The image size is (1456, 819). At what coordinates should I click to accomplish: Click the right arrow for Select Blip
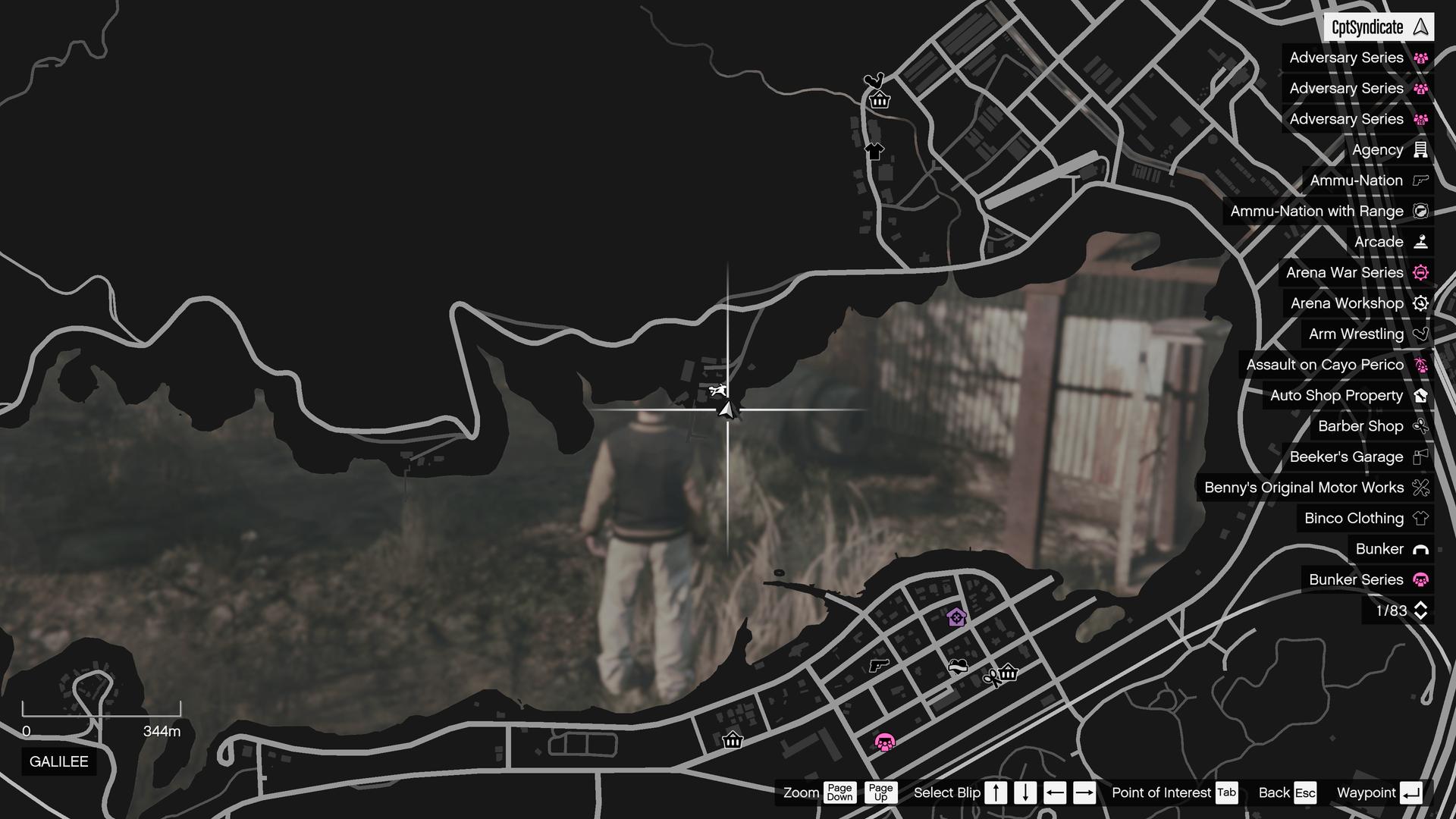coord(1084,792)
